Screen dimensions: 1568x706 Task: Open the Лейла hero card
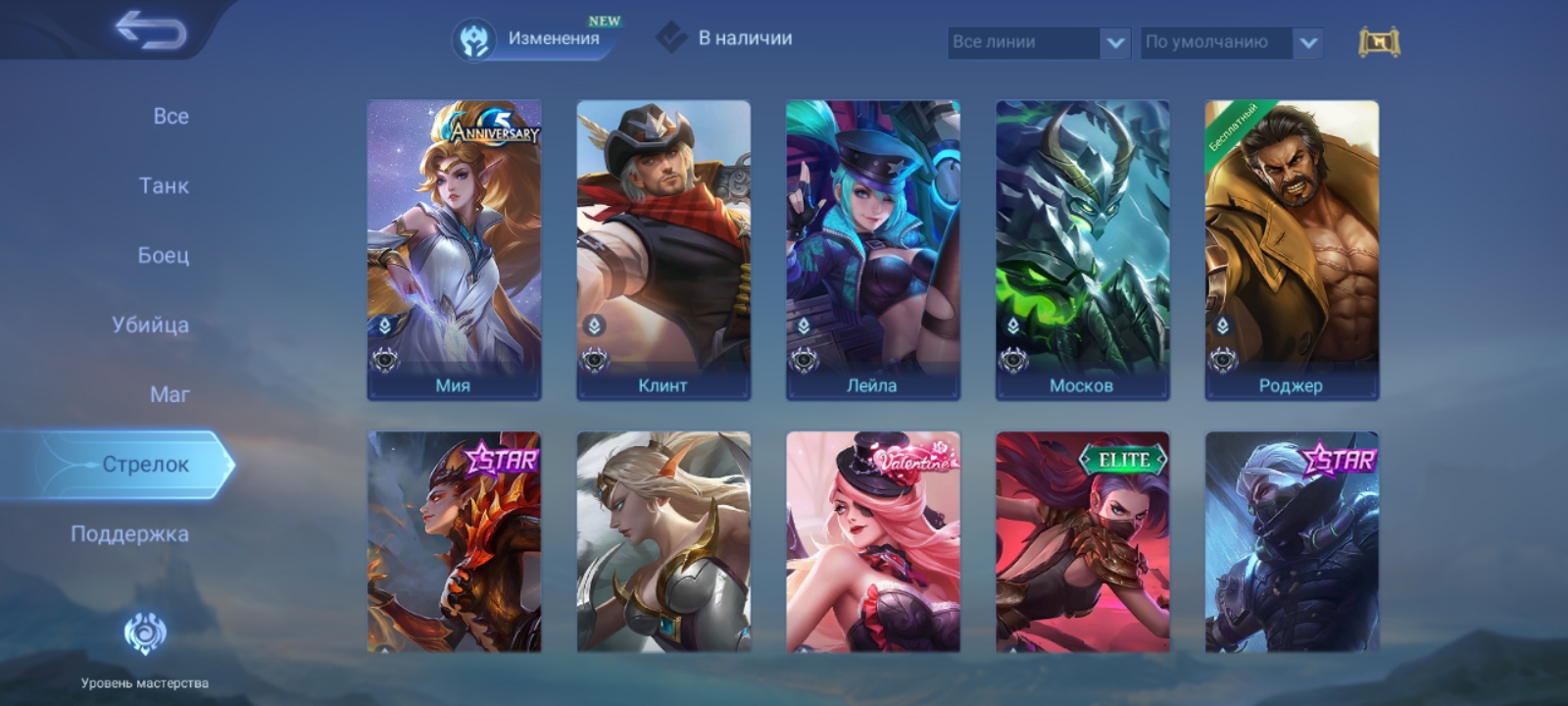click(872, 250)
